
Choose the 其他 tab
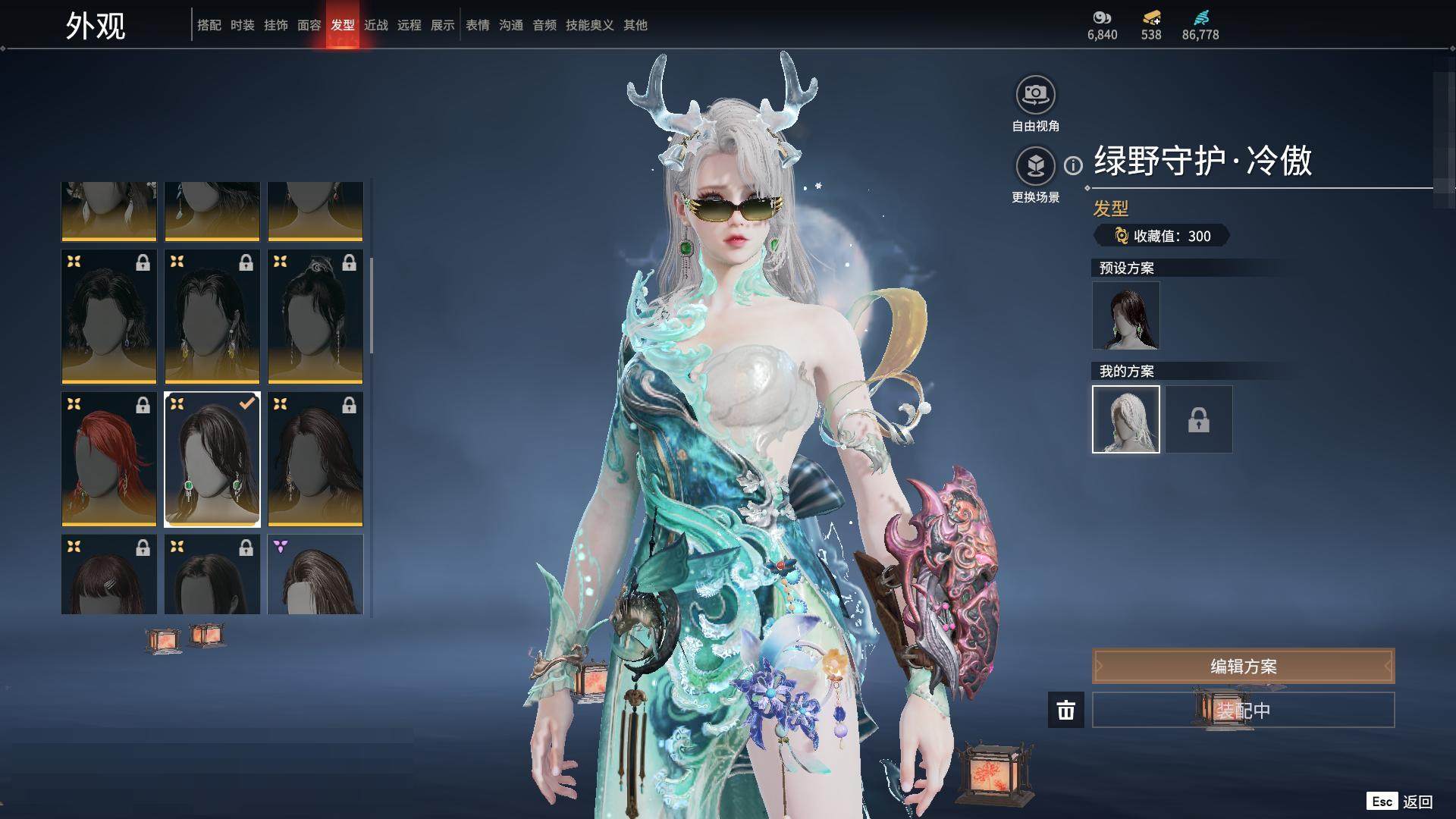(635, 25)
